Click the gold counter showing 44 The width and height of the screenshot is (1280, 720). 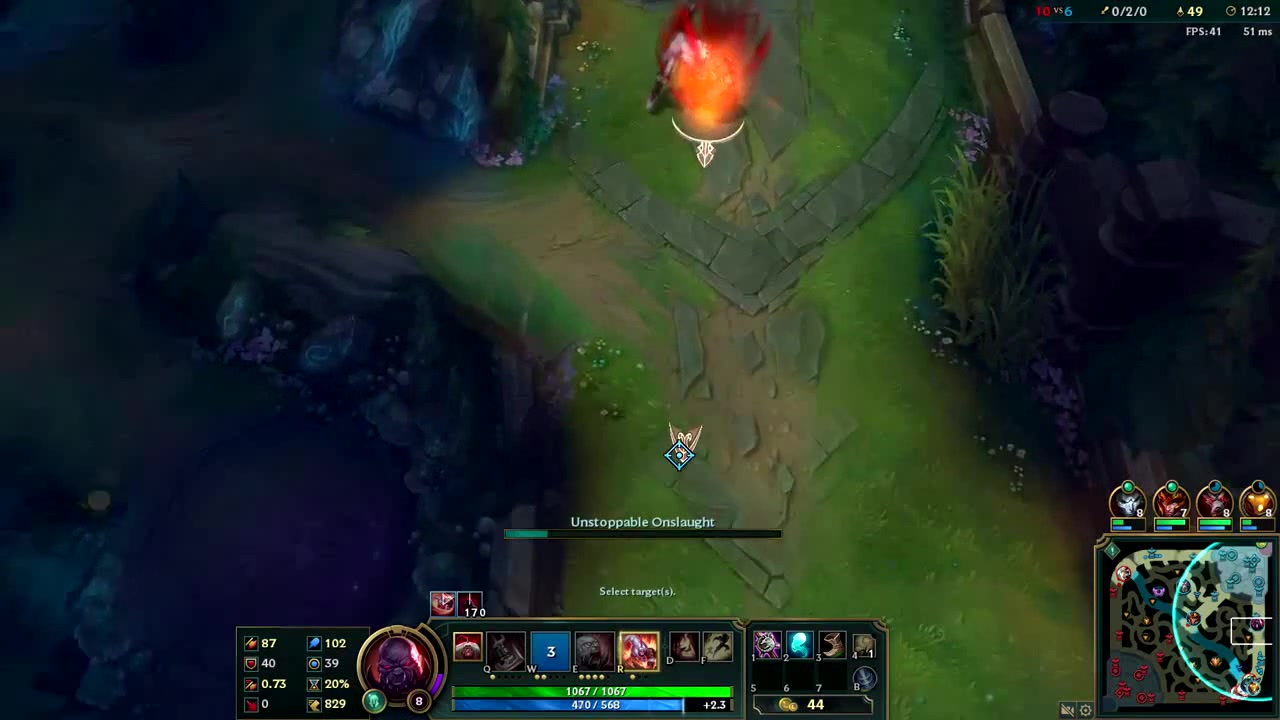click(x=815, y=704)
